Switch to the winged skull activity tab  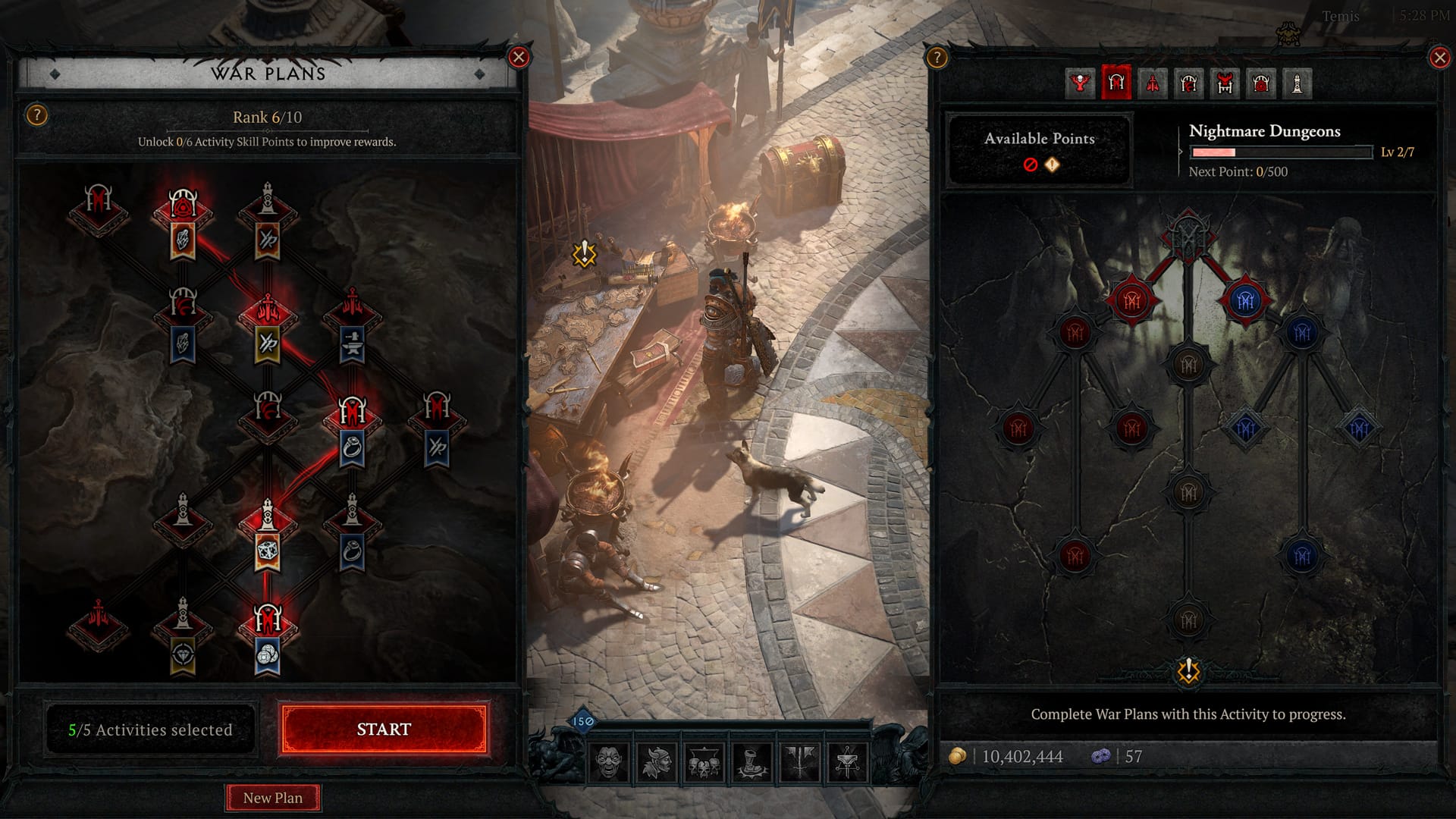pyautogui.click(x=1080, y=83)
